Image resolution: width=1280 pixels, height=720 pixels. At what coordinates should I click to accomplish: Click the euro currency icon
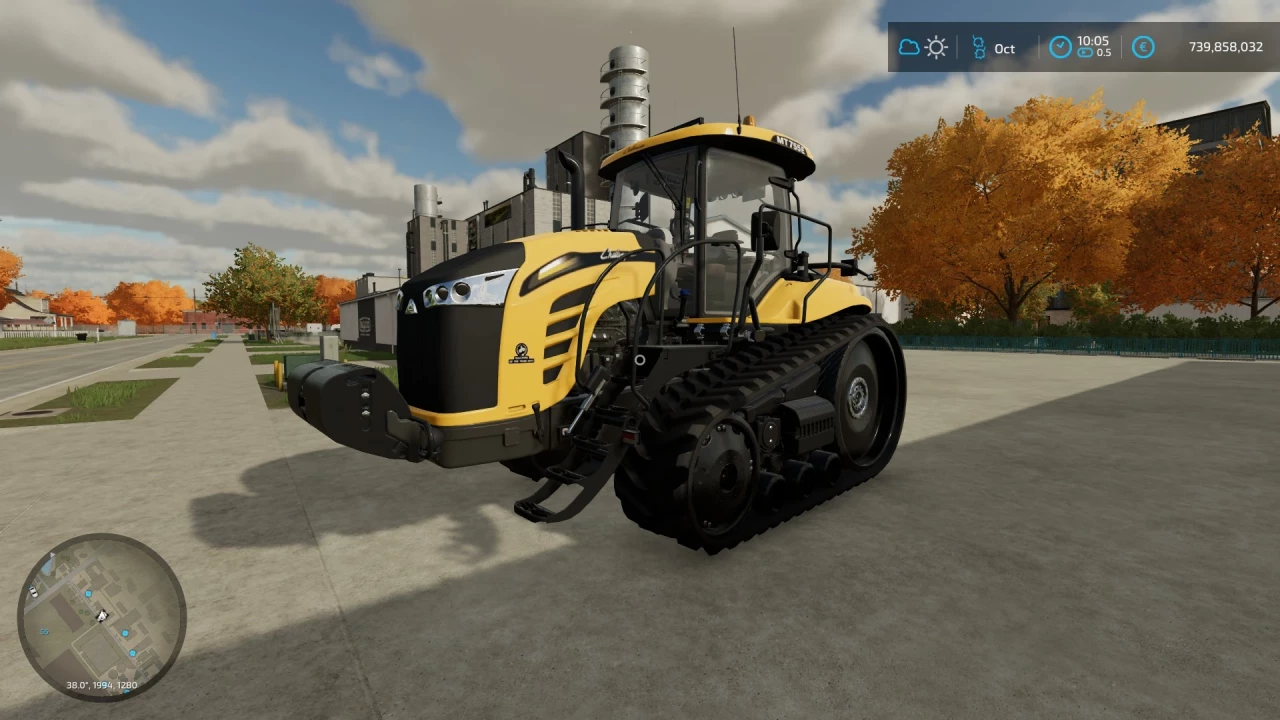(1143, 47)
